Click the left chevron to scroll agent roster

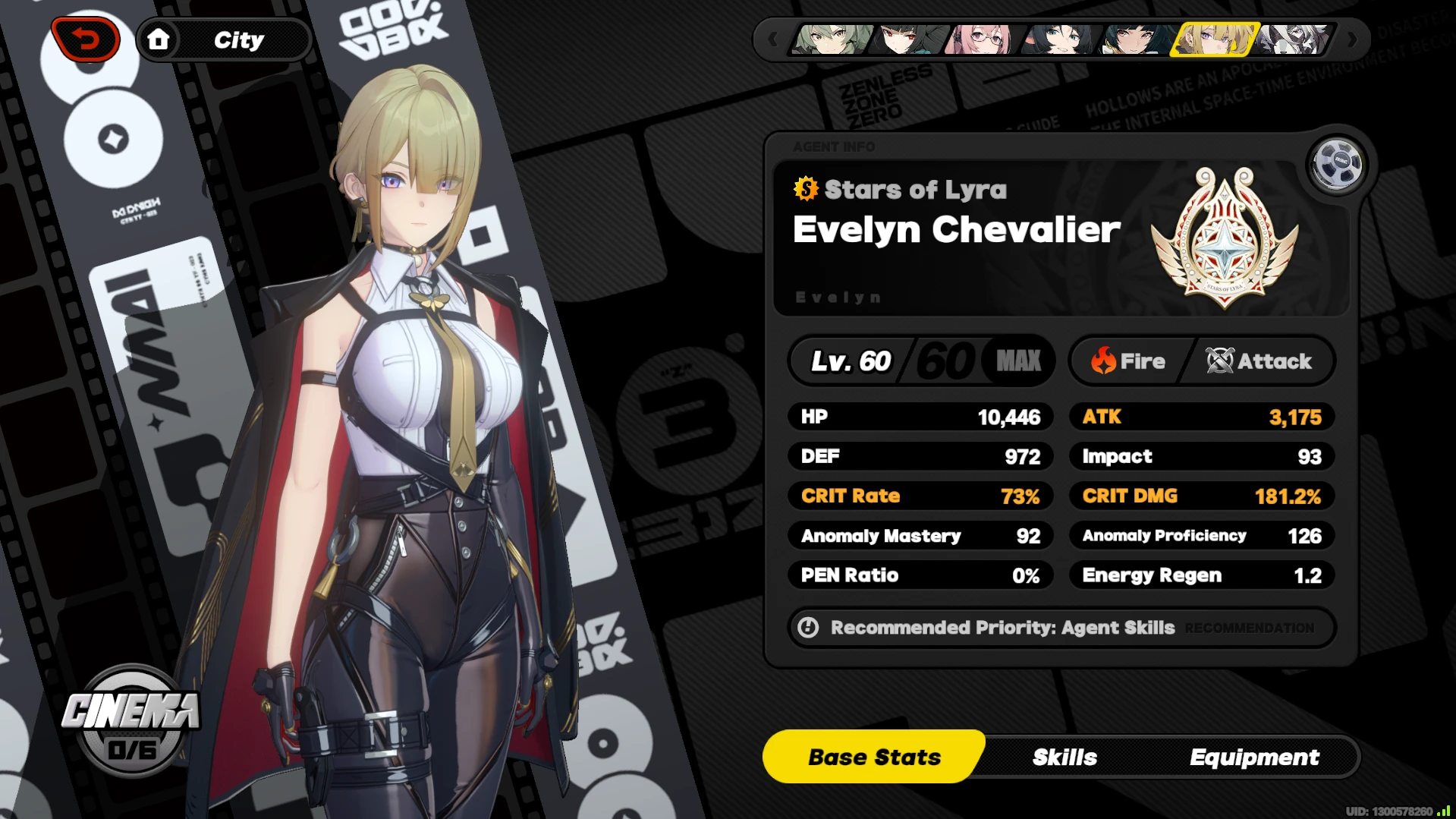point(775,40)
